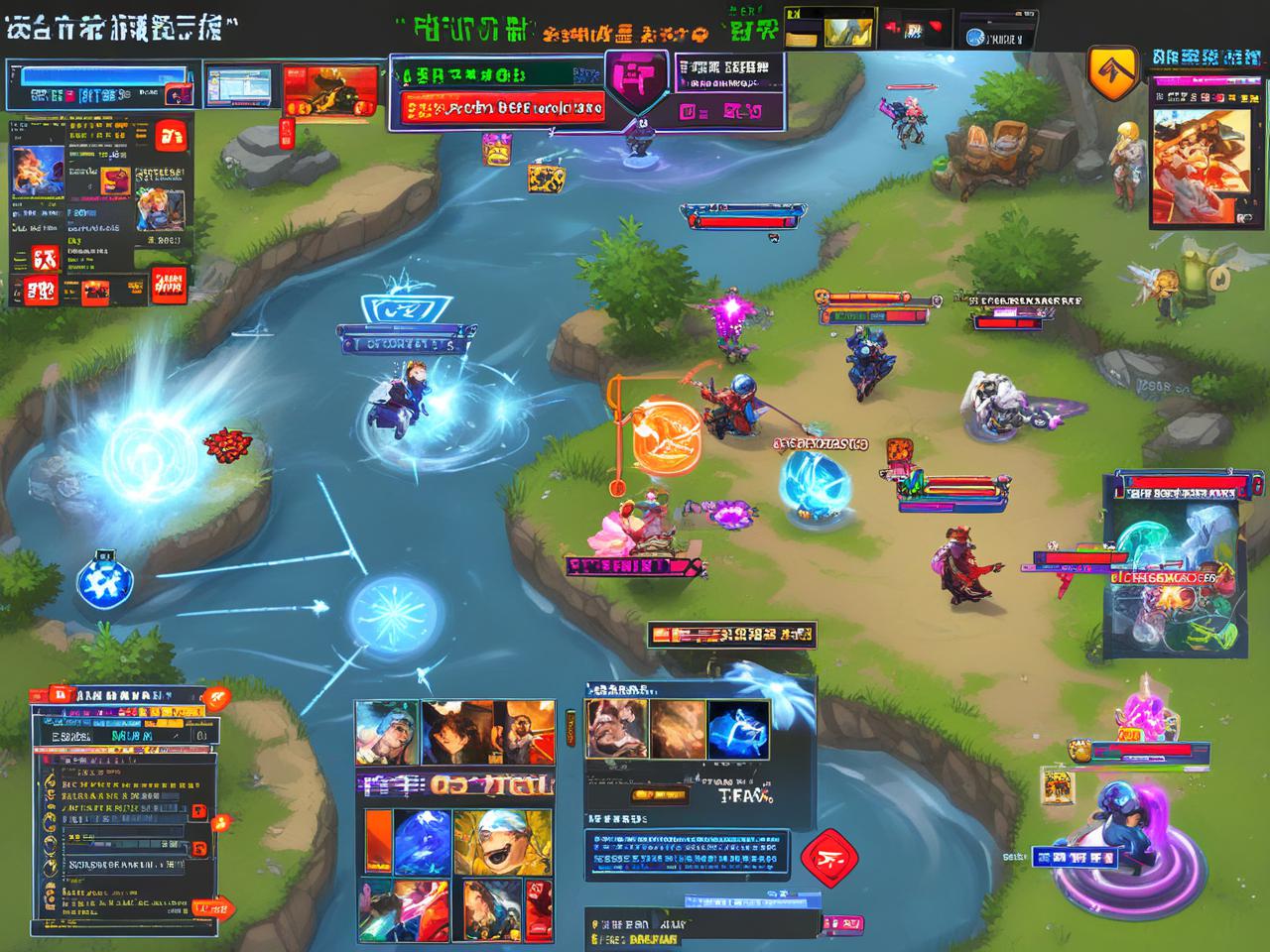This screenshot has width=1270, height=952.
Task: Click the red arrow button at the list bottom
Action: [212, 908]
